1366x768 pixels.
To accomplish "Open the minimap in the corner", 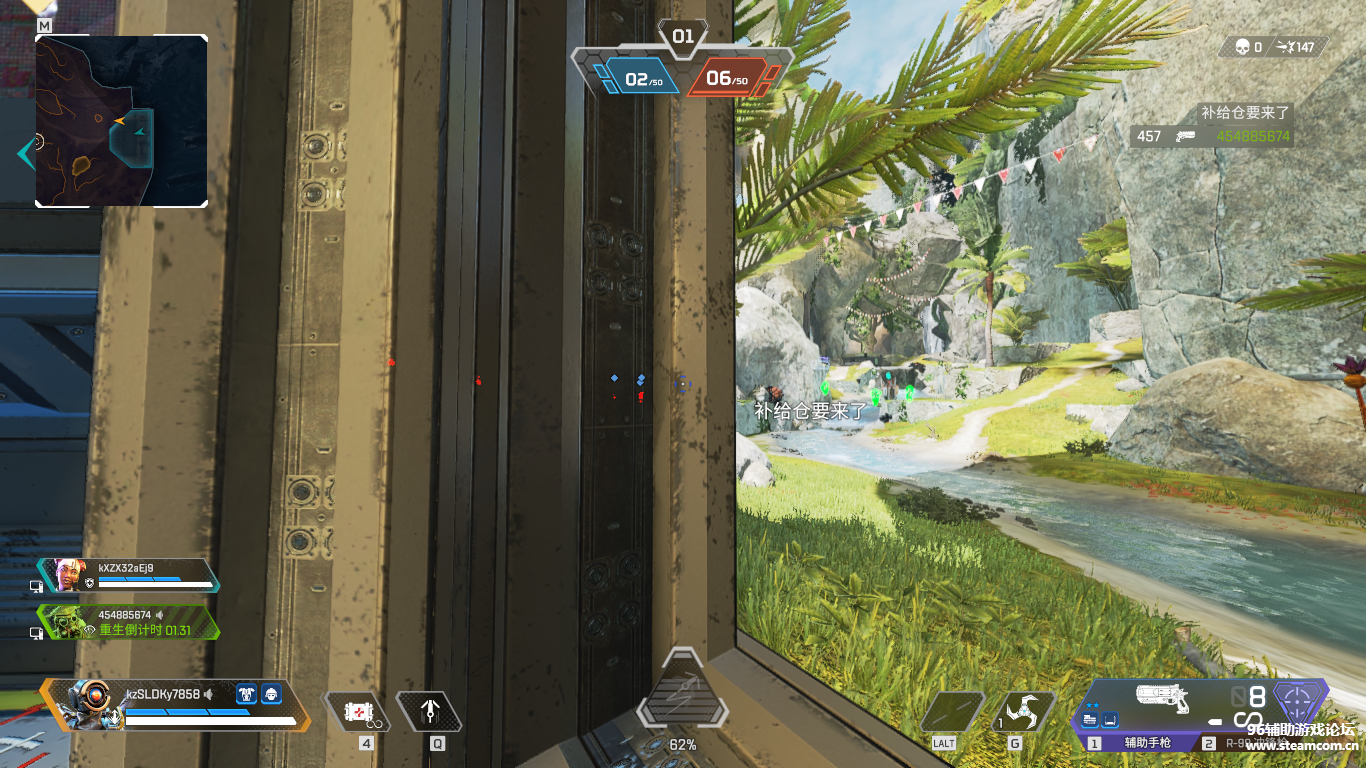I will pos(121,120).
